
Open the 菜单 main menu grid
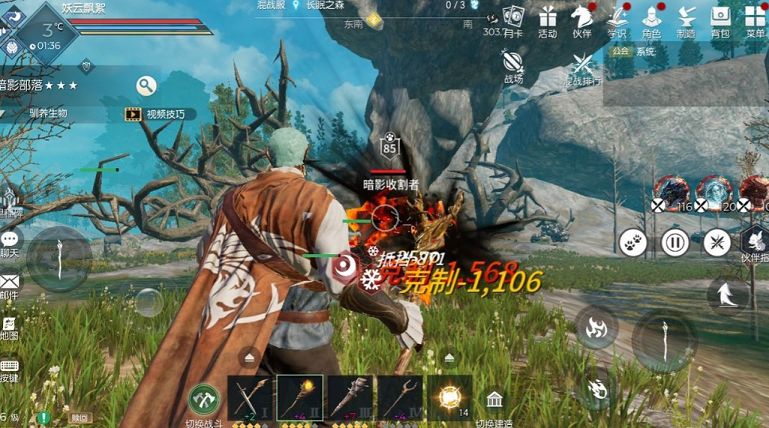(755, 17)
